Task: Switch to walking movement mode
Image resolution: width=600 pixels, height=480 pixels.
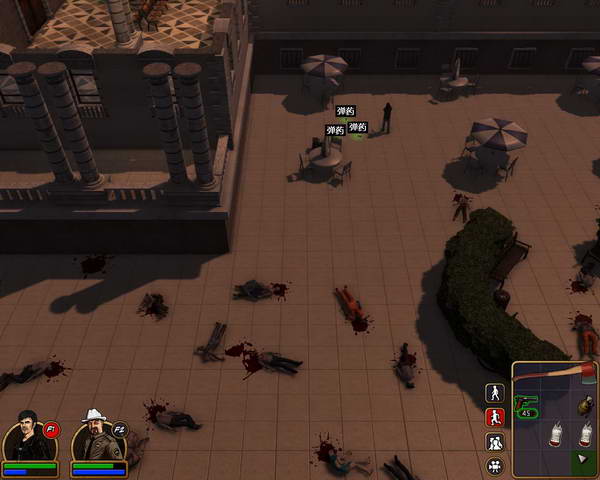Action: point(494,392)
